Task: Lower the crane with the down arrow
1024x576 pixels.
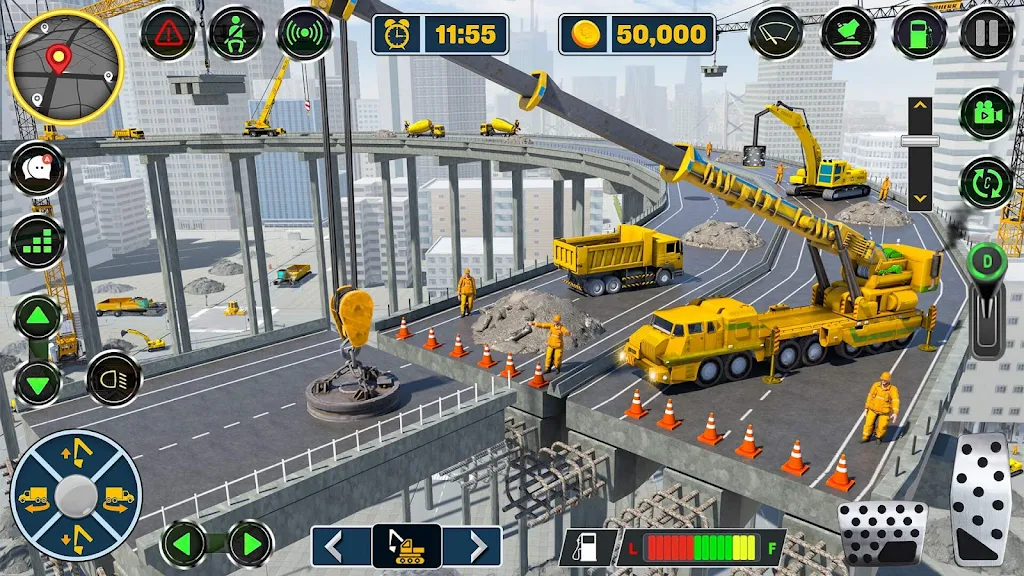Action: 37,383
